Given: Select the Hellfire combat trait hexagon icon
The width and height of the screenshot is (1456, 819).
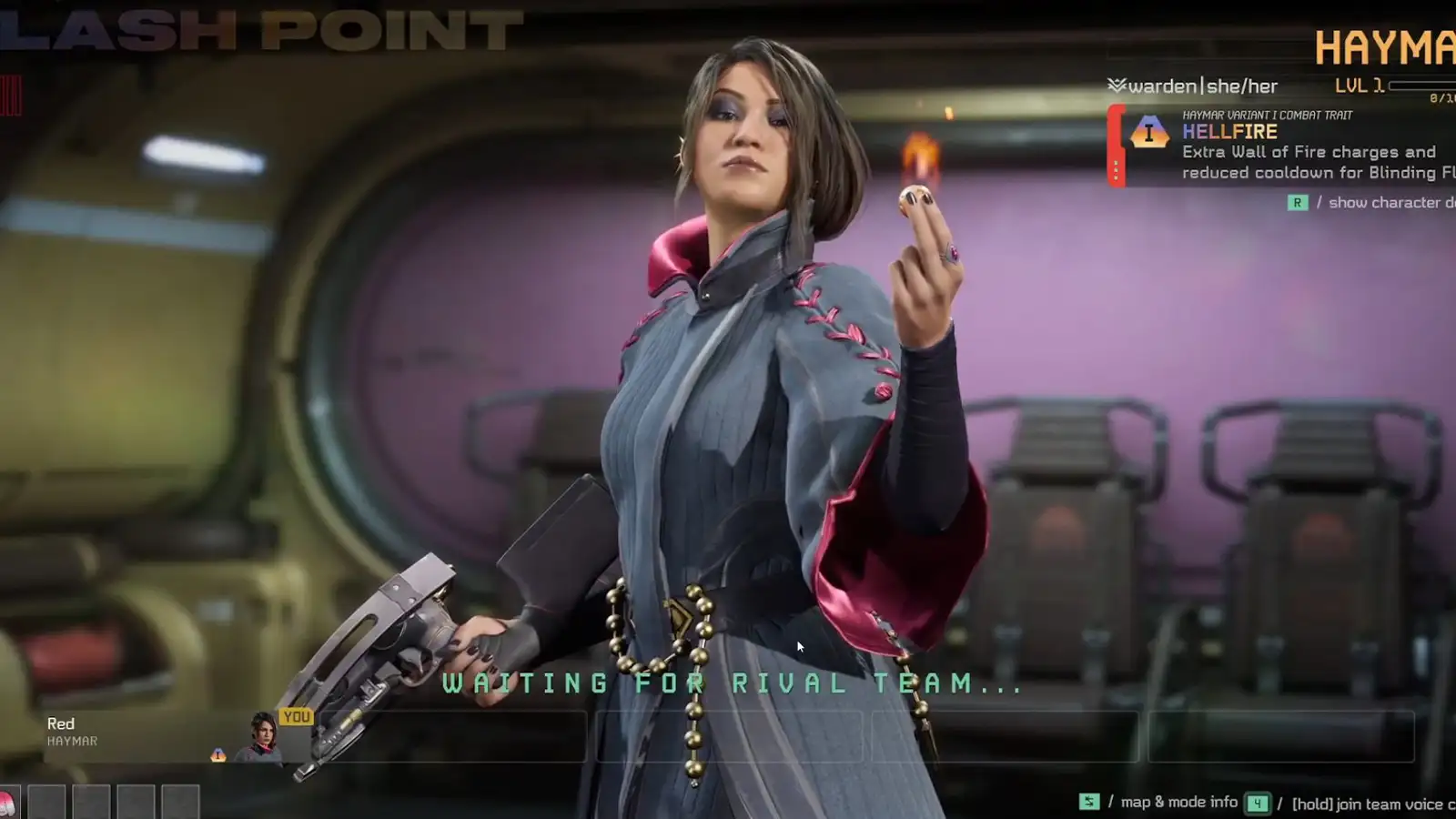Looking at the screenshot, I should pos(1148,131).
